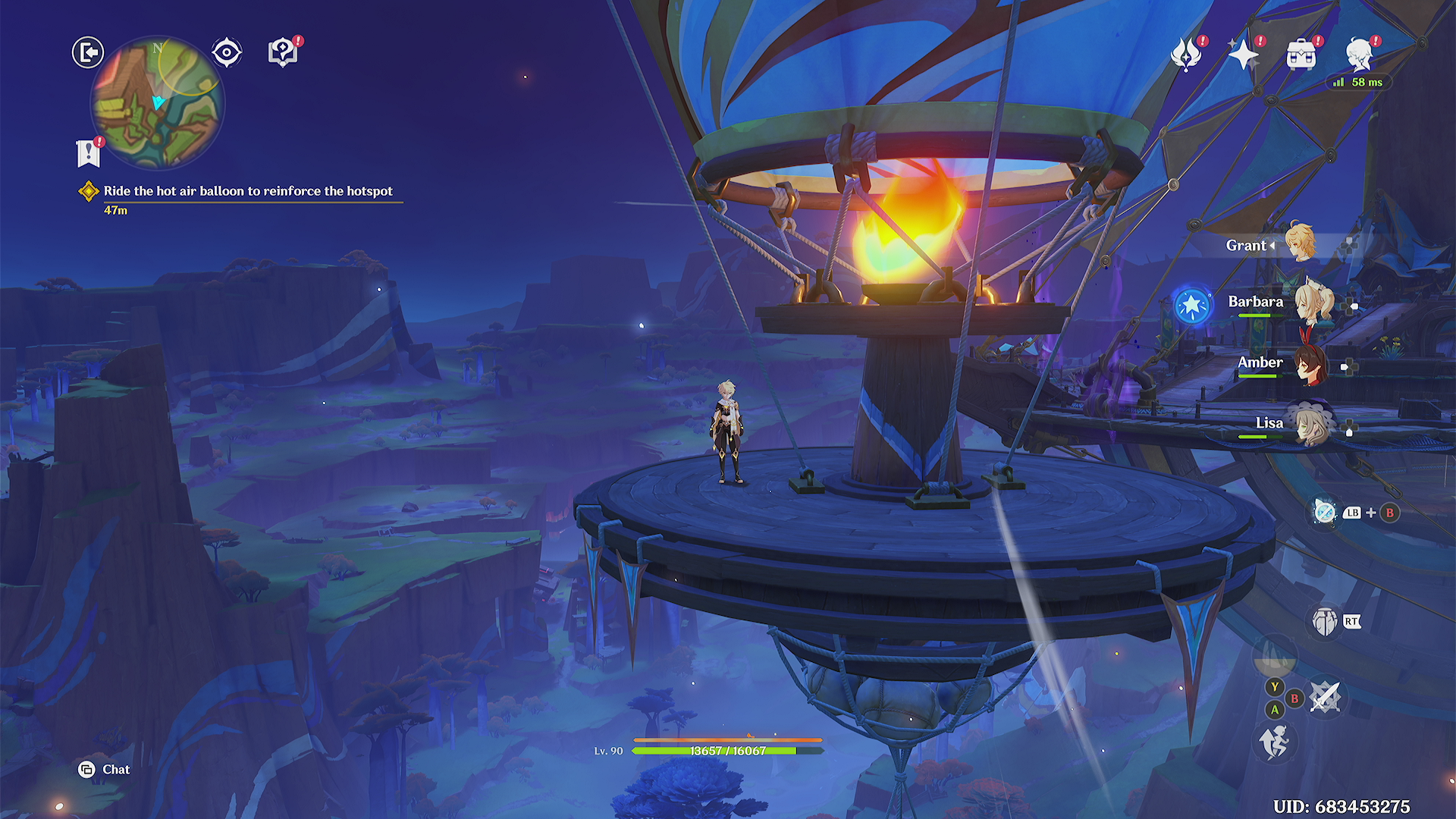Use the elemental skill icon
The width and height of the screenshot is (1456, 819).
[x=1325, y=622]
